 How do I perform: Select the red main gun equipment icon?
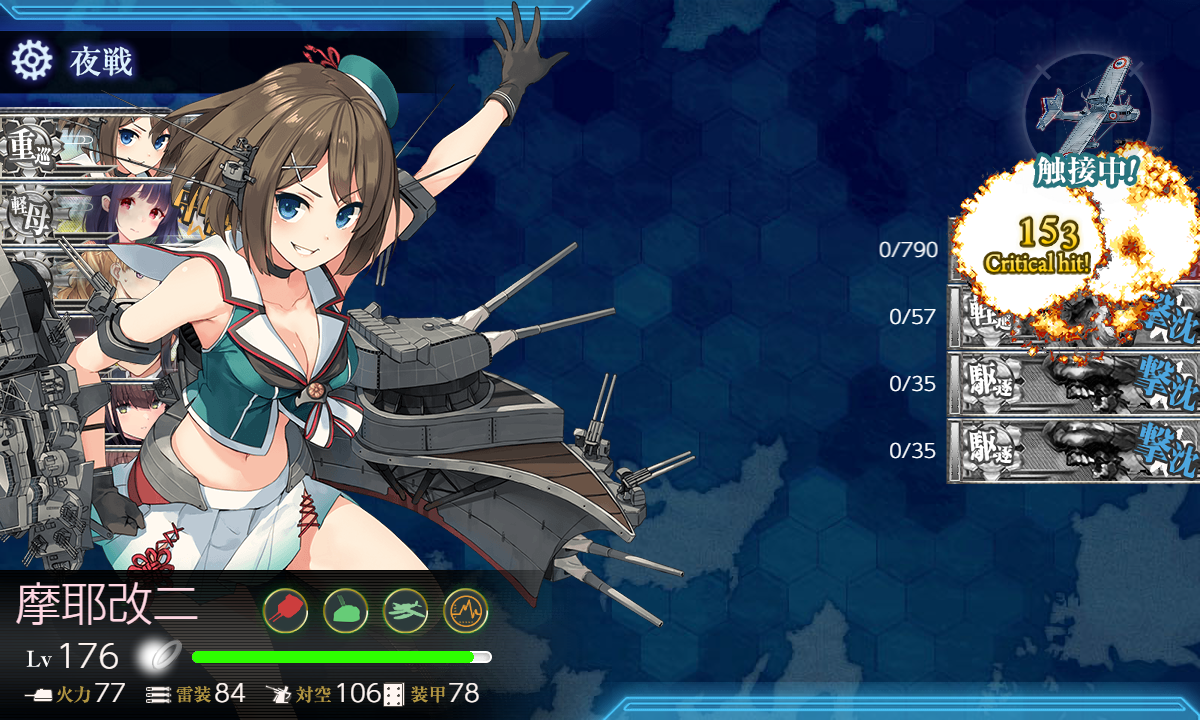pyautogui.click(x=285, y=609)
